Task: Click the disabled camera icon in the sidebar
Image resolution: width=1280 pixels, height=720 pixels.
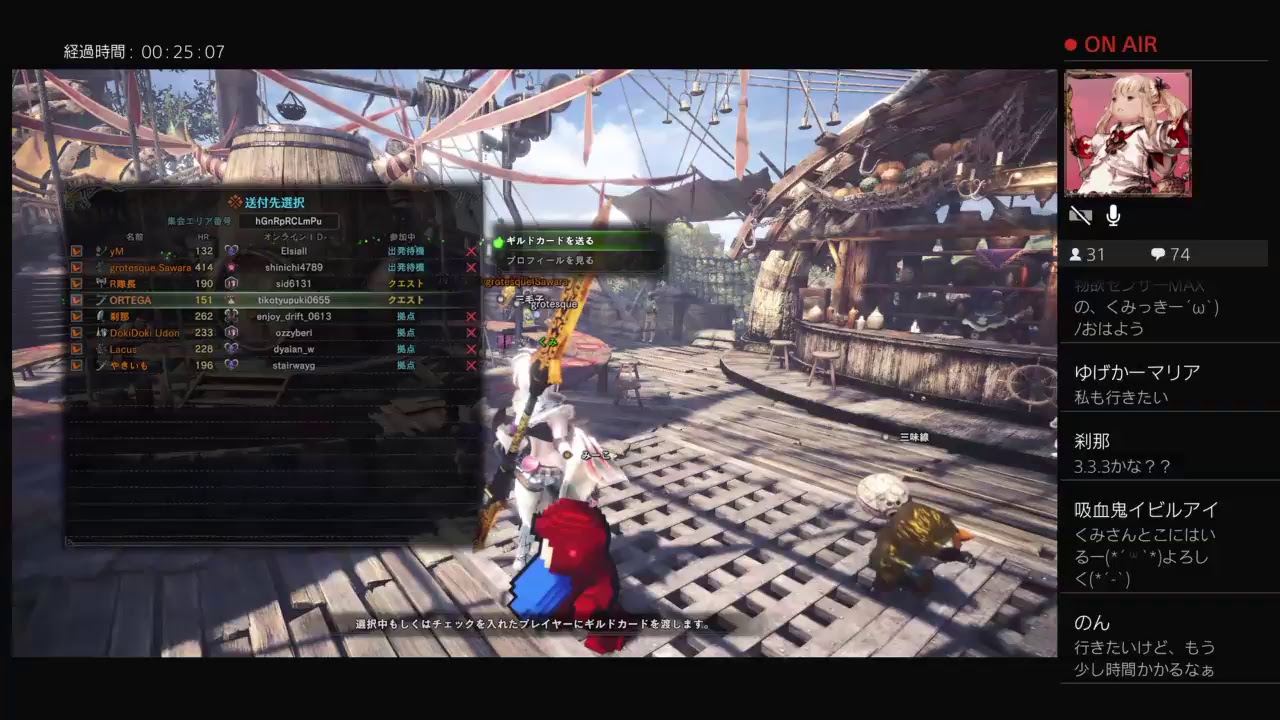Action: 1080,215
